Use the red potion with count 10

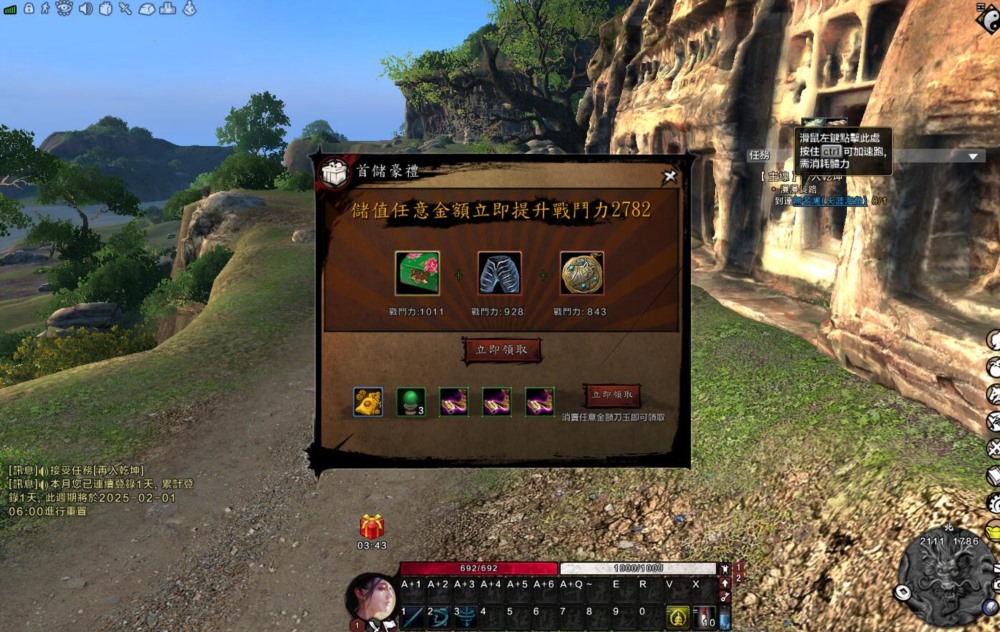point(705,616)
